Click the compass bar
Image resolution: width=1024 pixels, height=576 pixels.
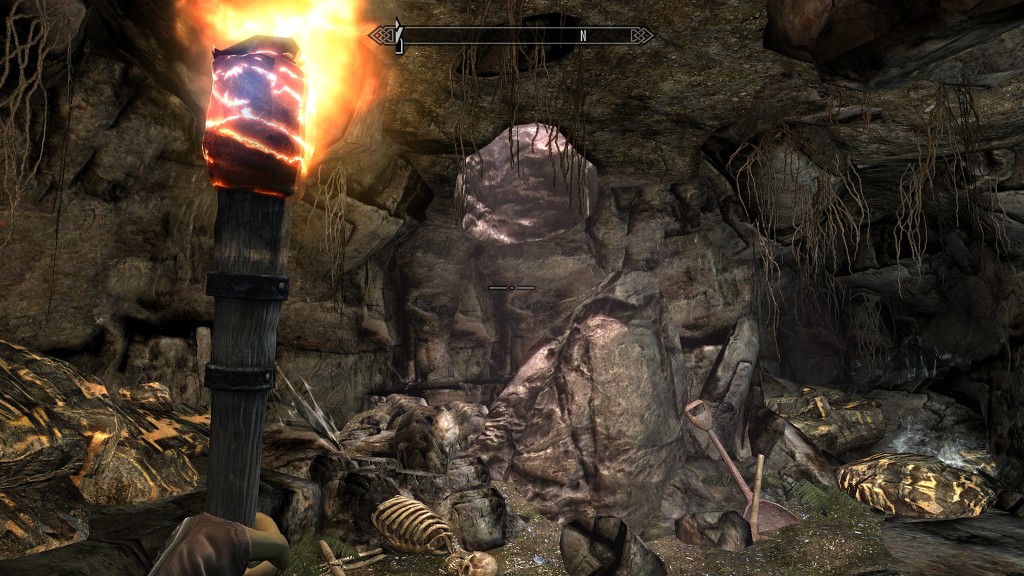[x=511, y=36]
